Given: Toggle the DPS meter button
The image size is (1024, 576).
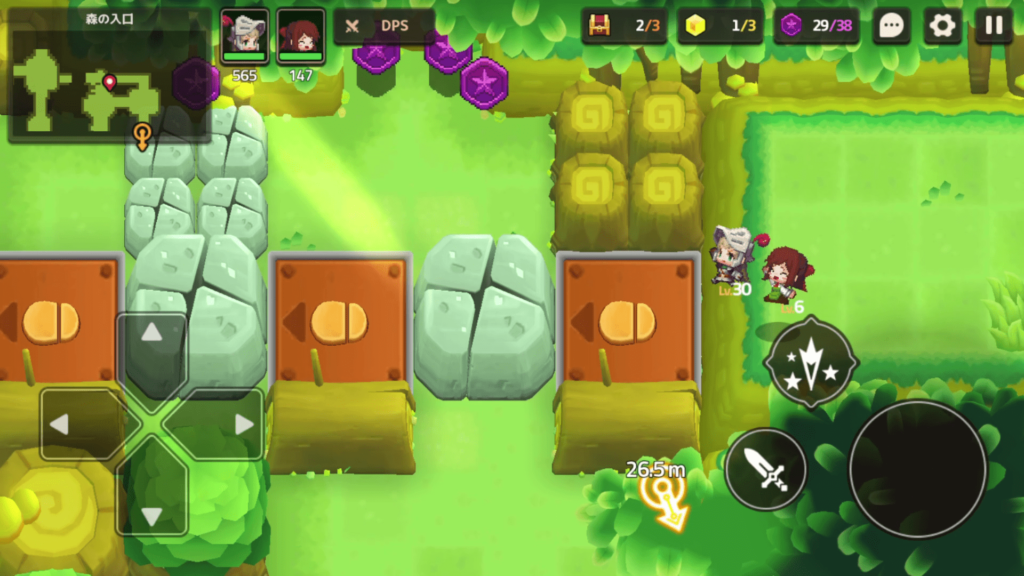Looking at the screenshot, I should pyautogui.click(x=384, y=26).
